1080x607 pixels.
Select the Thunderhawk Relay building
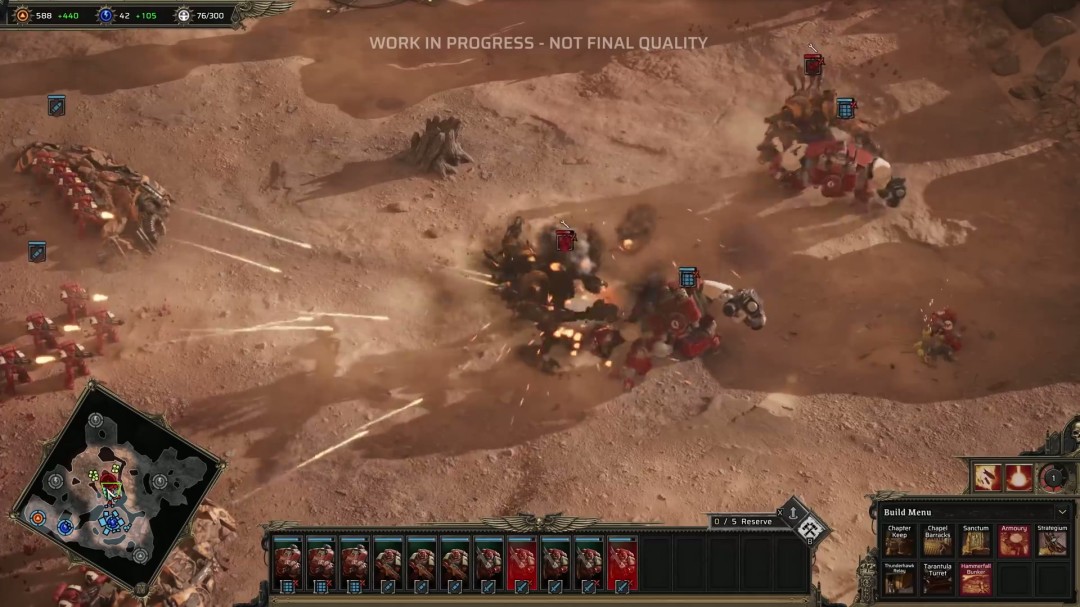(899, 578)
